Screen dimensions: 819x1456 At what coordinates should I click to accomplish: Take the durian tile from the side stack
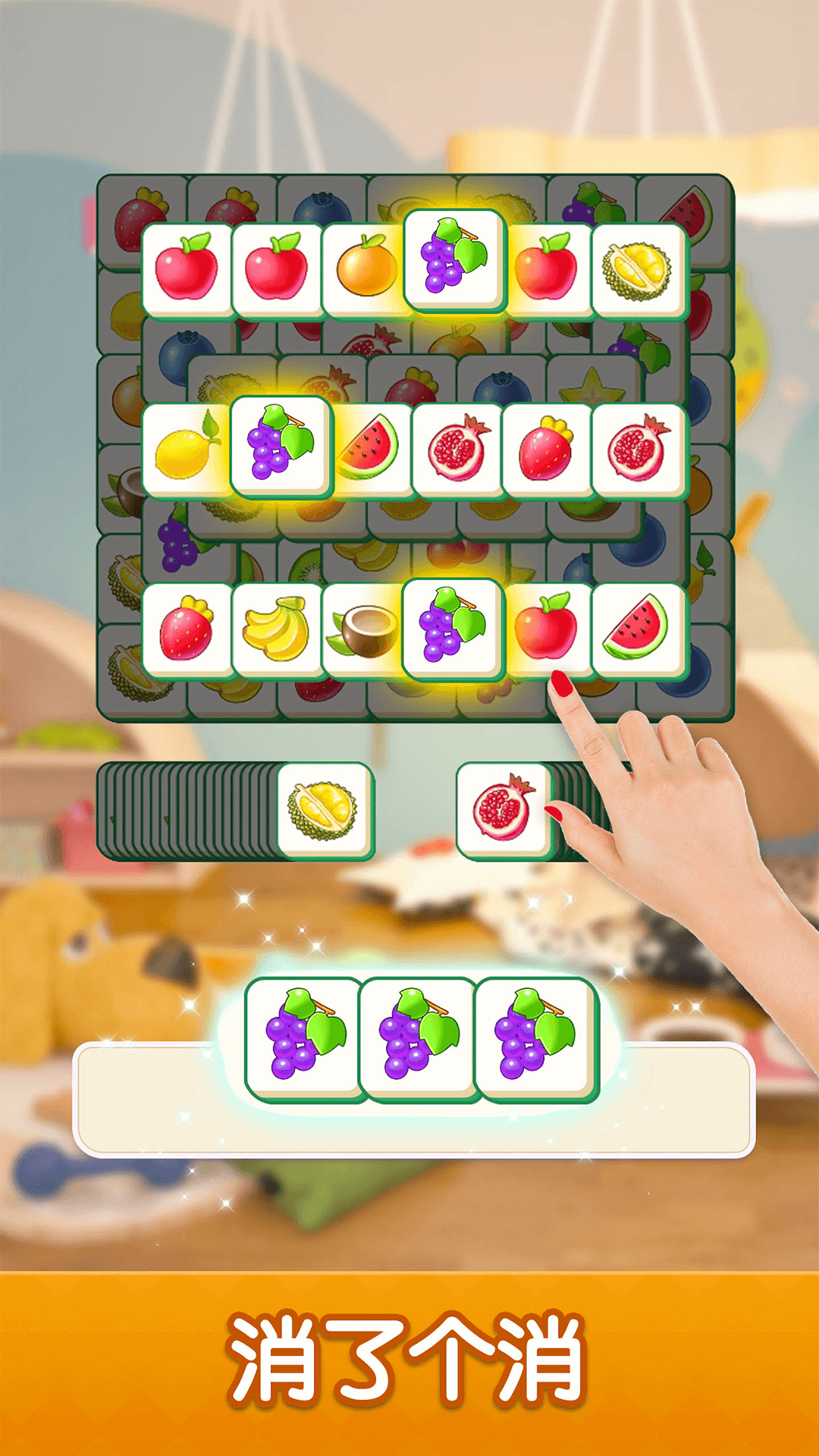324,810
